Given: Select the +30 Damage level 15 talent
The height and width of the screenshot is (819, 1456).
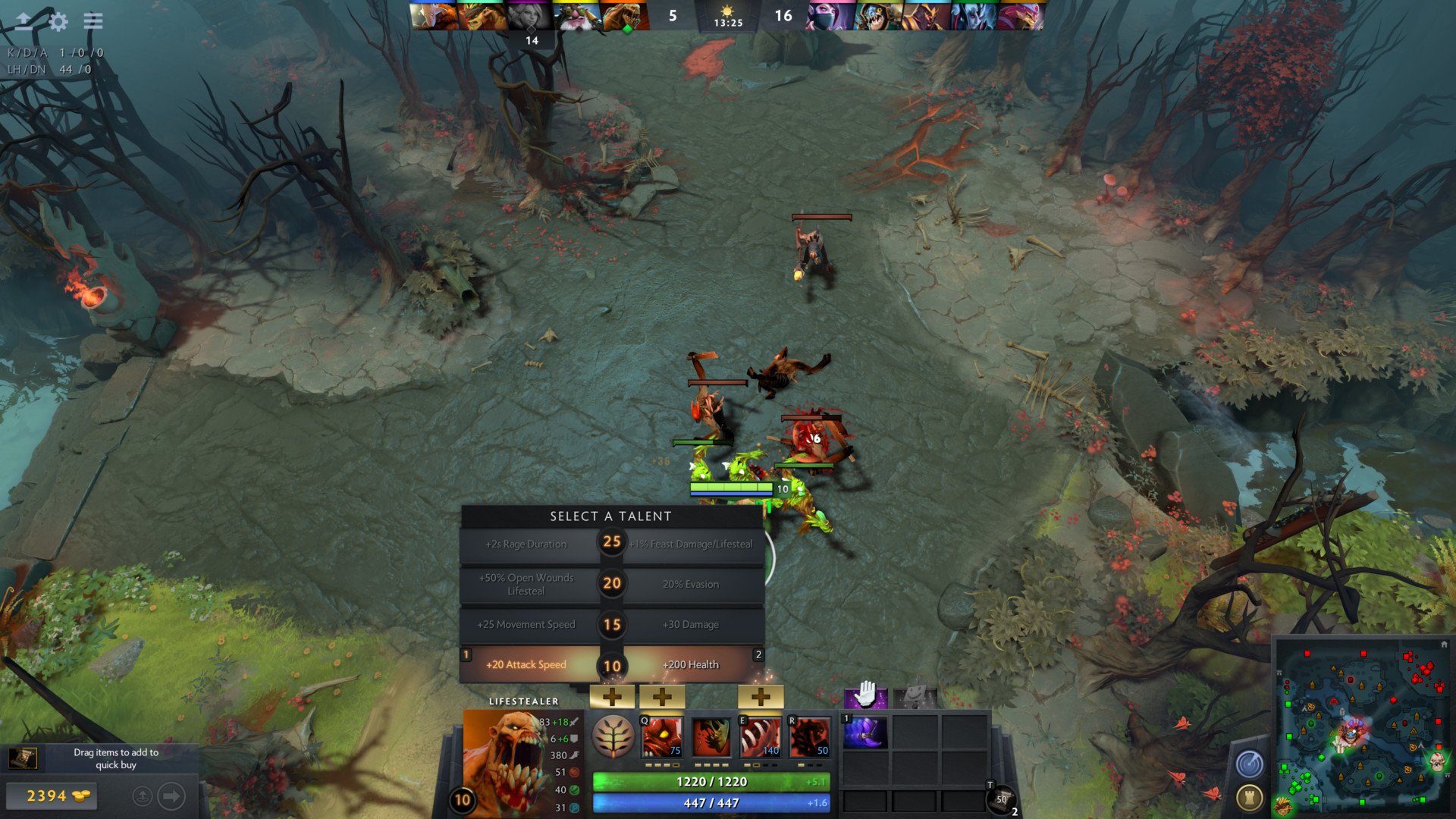Looking at the screenshot, I should point(691,624).
